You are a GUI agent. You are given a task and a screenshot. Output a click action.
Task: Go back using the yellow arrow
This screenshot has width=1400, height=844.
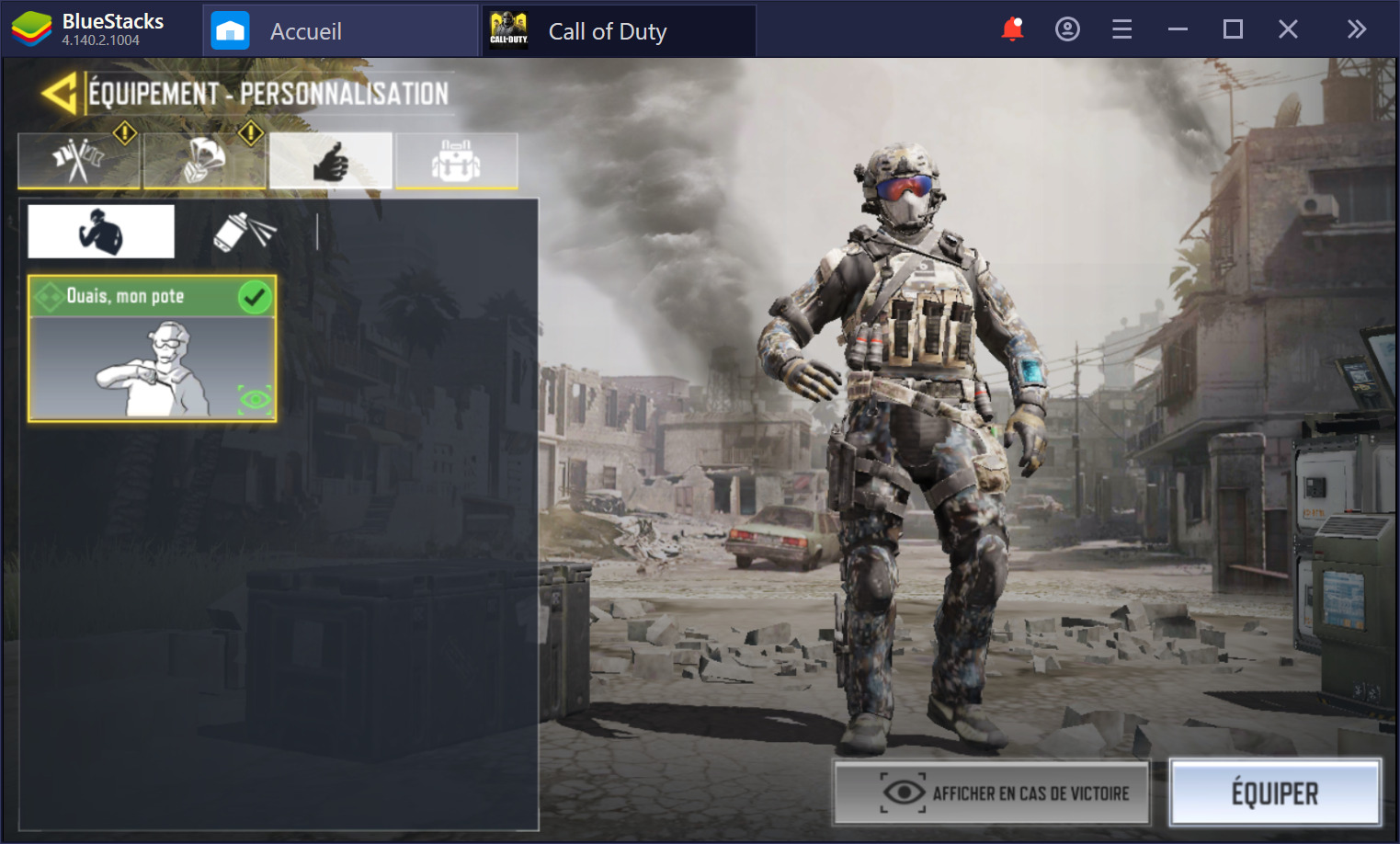59,94
